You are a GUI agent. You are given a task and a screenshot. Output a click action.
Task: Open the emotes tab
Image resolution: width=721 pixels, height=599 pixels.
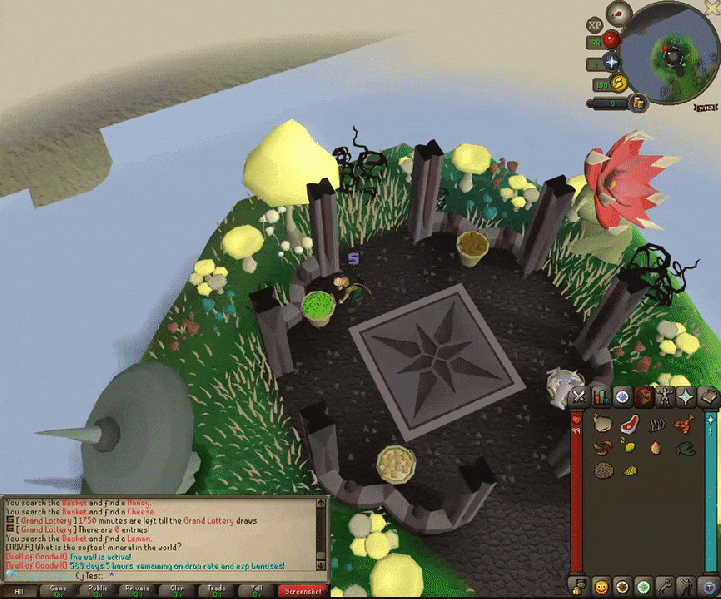[x=601, y=585]
